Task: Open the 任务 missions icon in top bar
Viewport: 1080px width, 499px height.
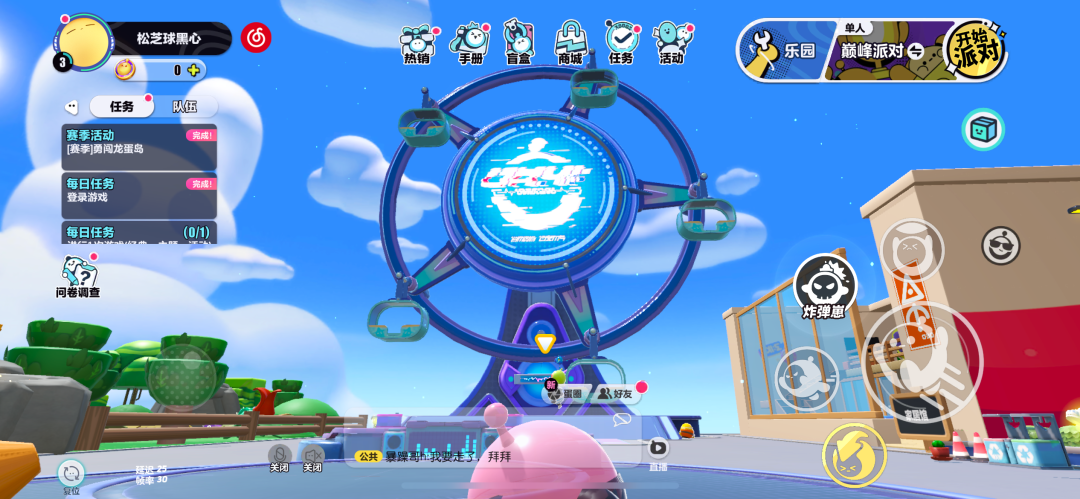Action: 621,43
